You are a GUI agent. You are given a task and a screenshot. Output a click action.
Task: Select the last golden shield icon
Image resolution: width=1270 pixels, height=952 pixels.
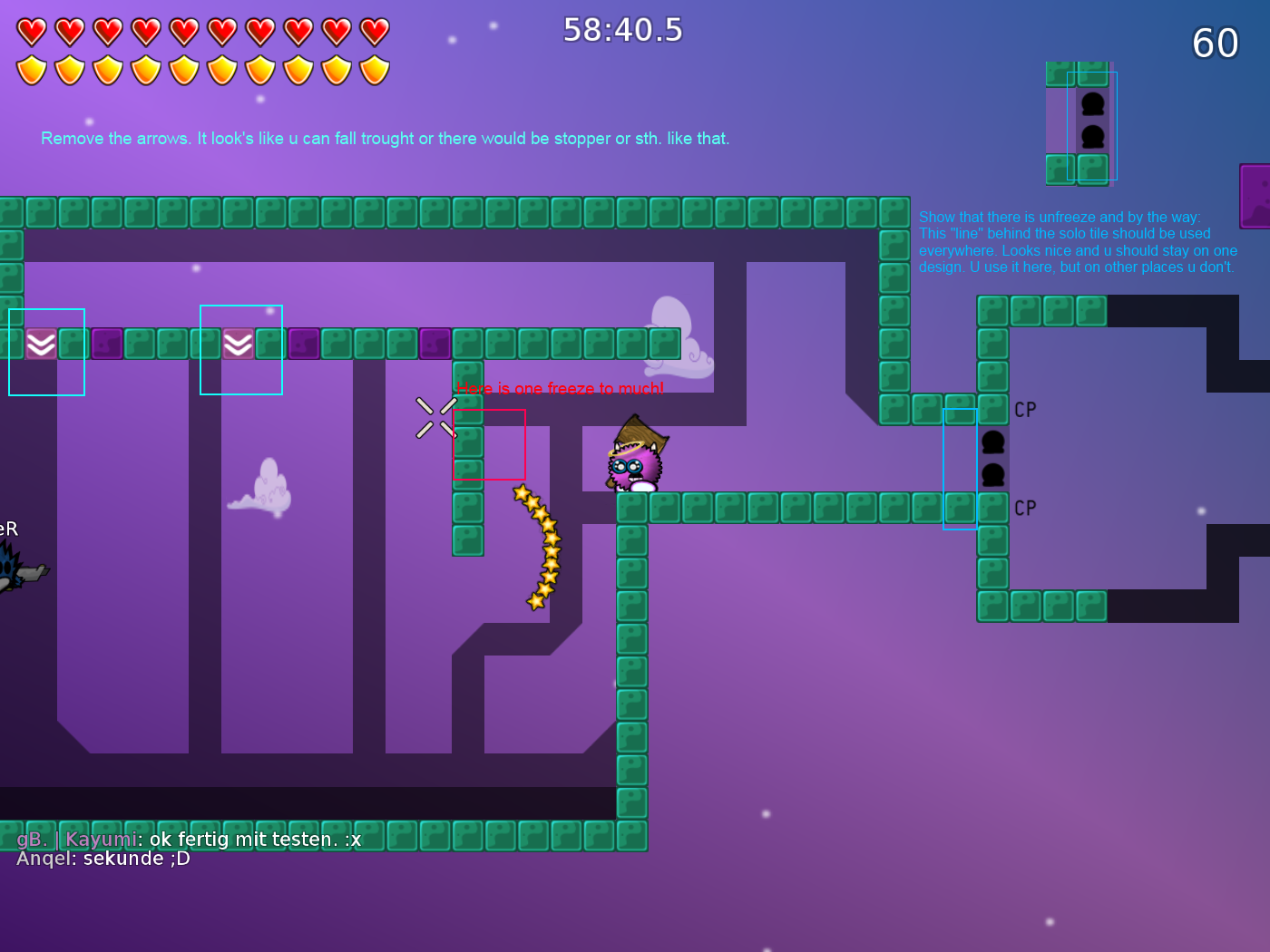tap(374, 68)
